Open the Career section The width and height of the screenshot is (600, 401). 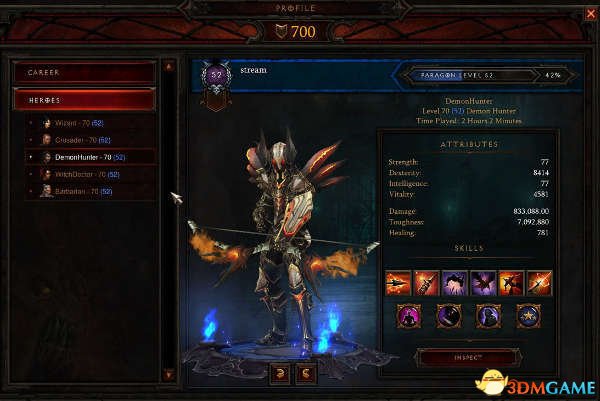pos(84,72)
